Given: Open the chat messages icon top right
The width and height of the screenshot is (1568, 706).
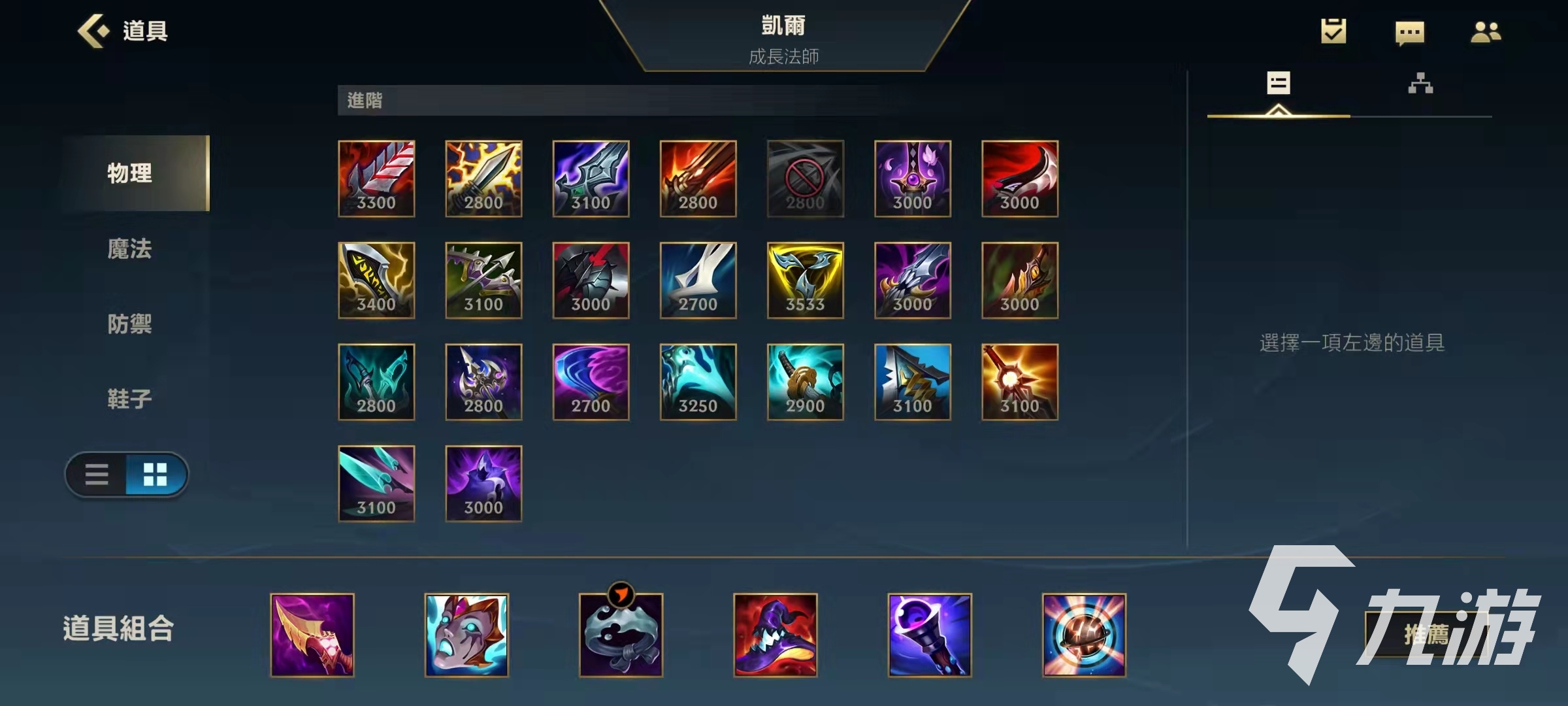Looking at the screenshot, I should 1410,31.
